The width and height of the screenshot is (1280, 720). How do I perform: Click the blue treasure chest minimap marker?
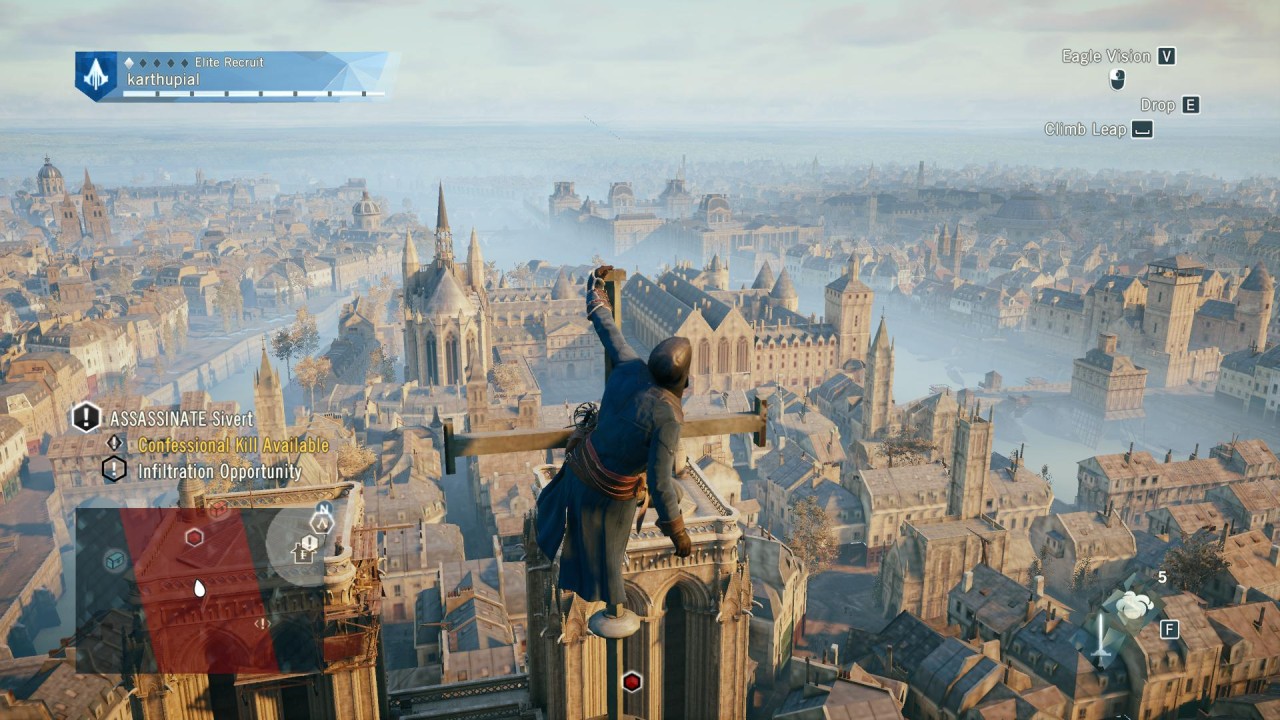click(116, 560)
